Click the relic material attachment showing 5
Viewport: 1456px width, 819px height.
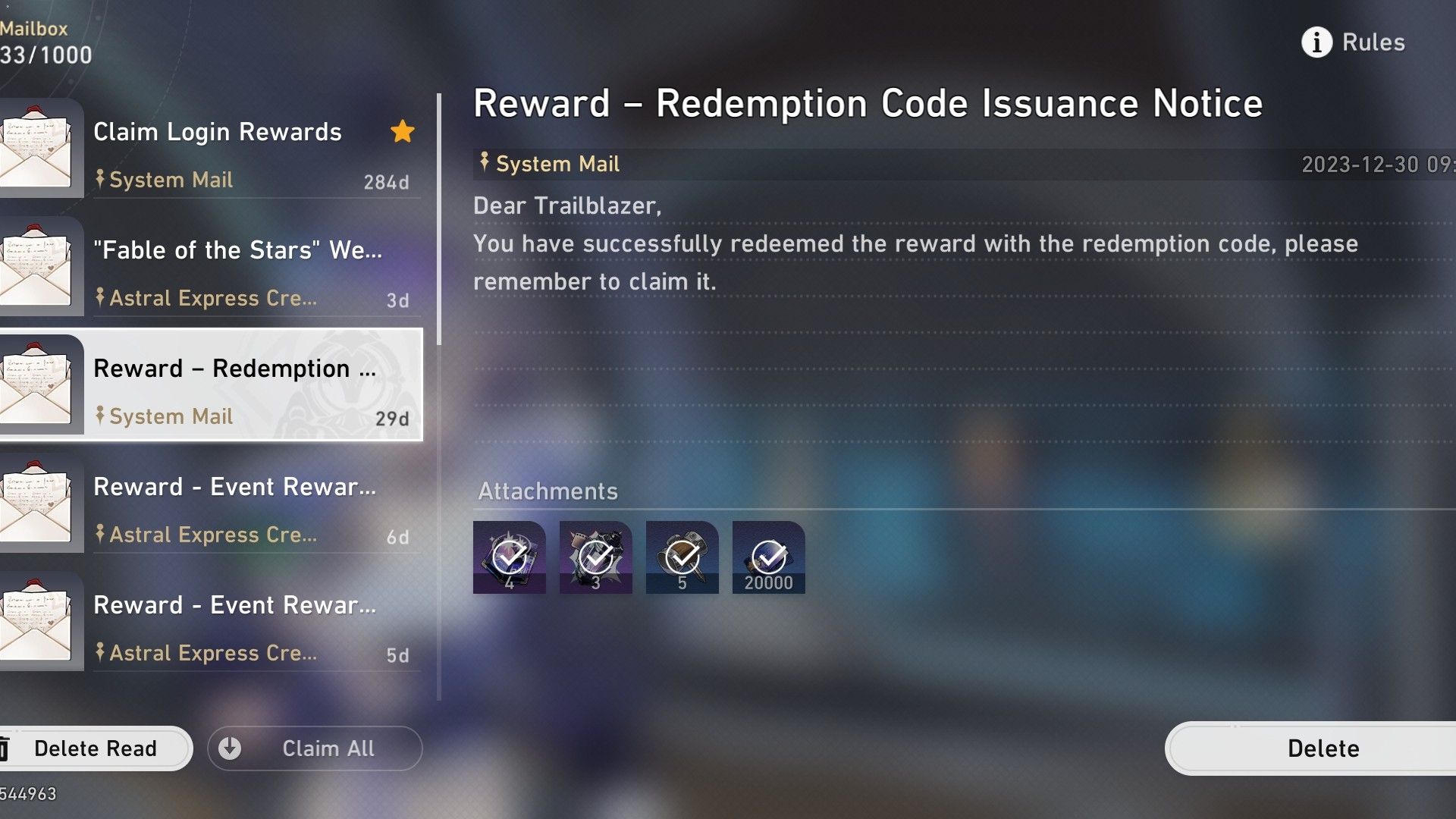tap(682, 556)
